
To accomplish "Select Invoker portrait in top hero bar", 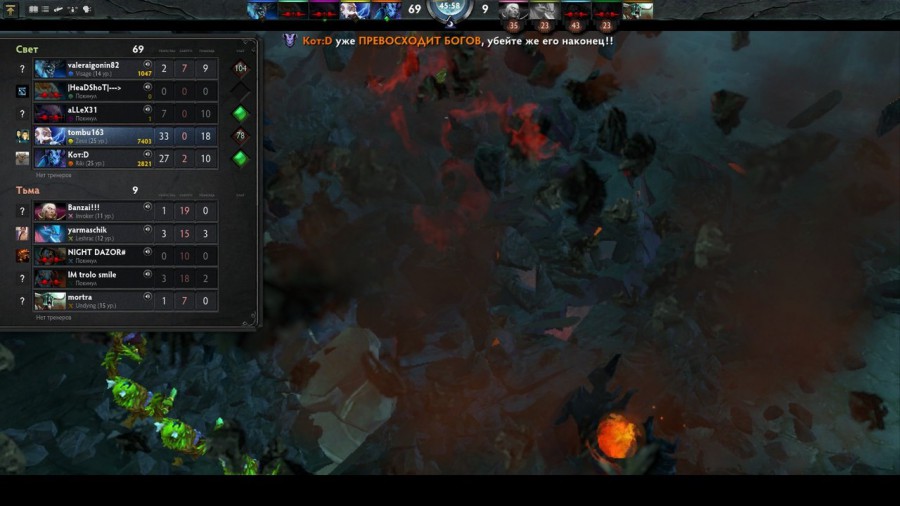I will (x=513, y=10).
